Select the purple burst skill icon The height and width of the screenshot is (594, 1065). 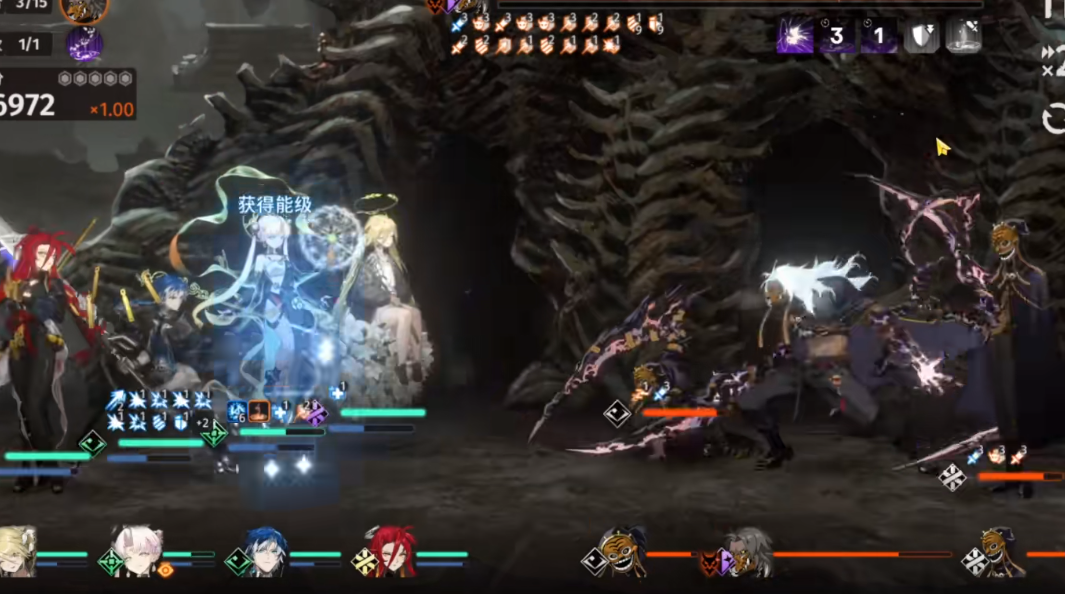click(x=795, y=36)
